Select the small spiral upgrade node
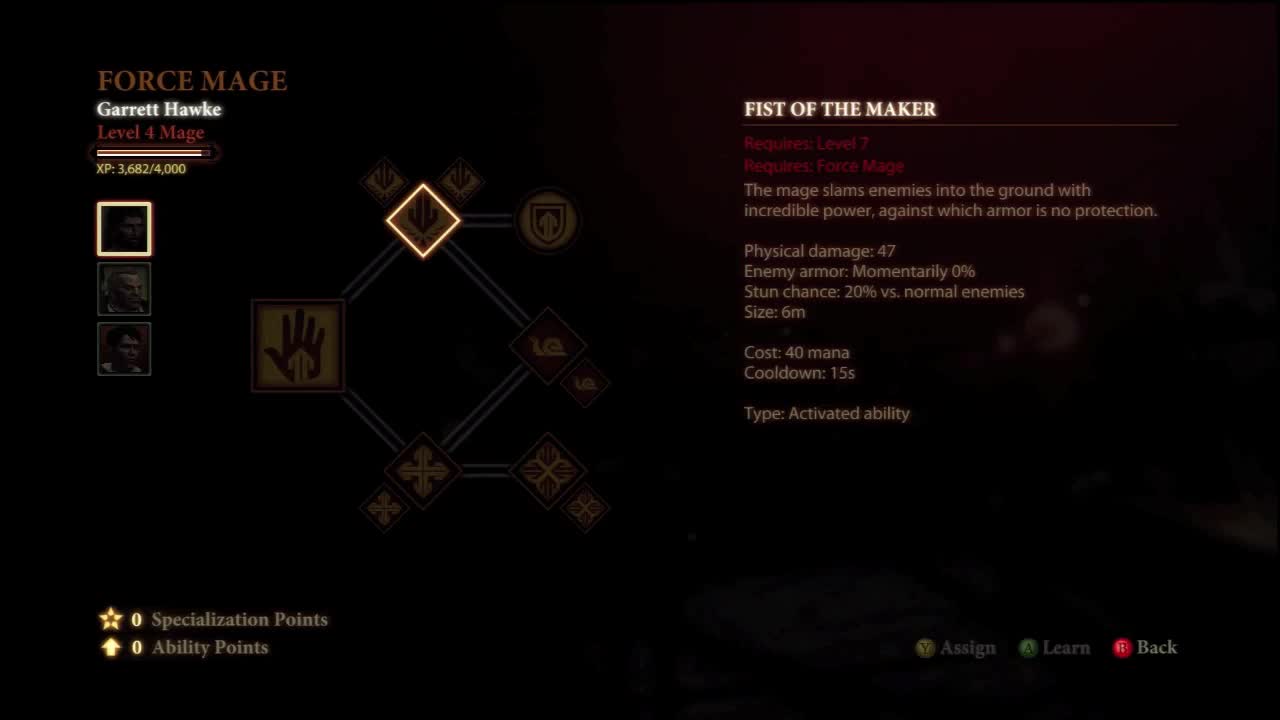Viewport: 1280px width, 720px height. 586,386
